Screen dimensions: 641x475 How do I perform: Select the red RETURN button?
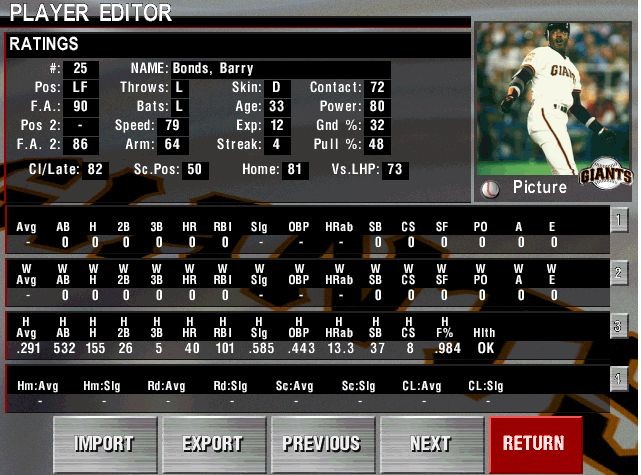535,444
